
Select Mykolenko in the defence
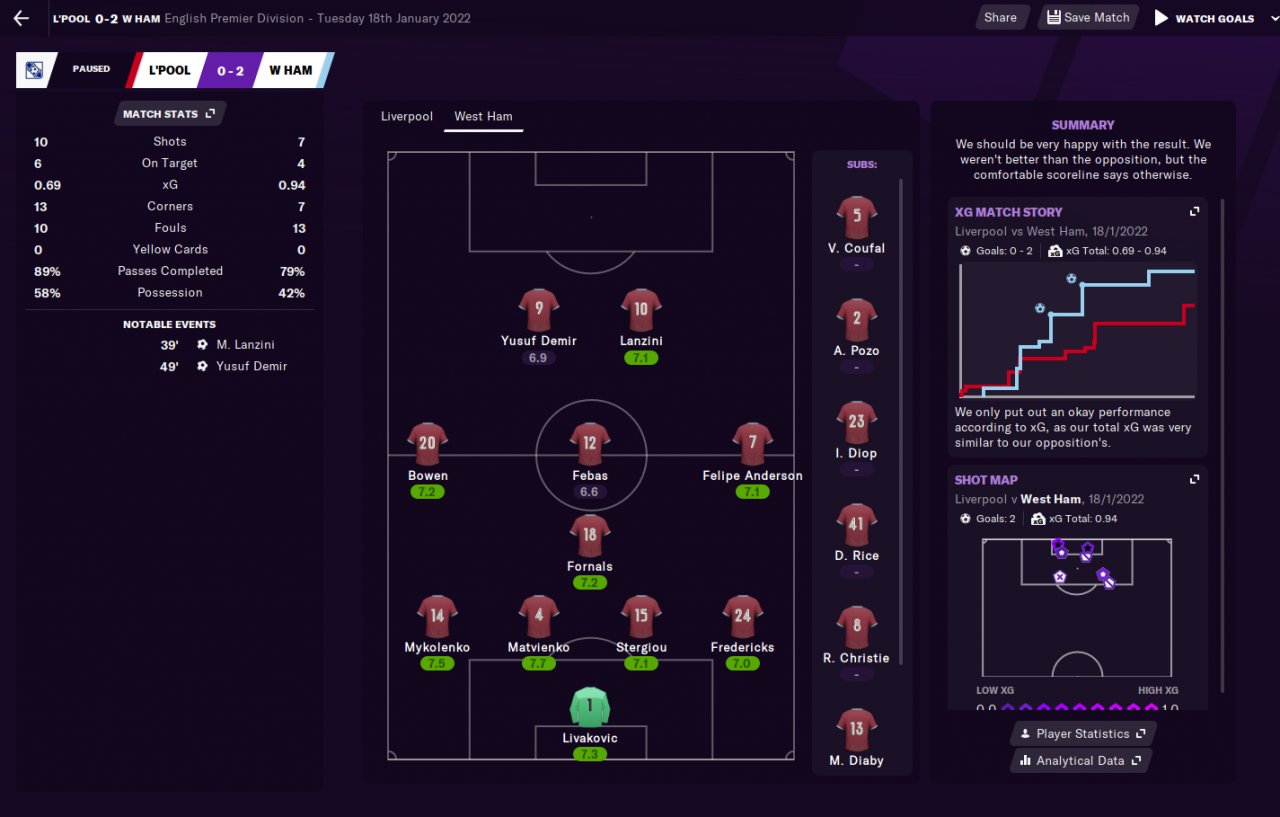point(437,617)
